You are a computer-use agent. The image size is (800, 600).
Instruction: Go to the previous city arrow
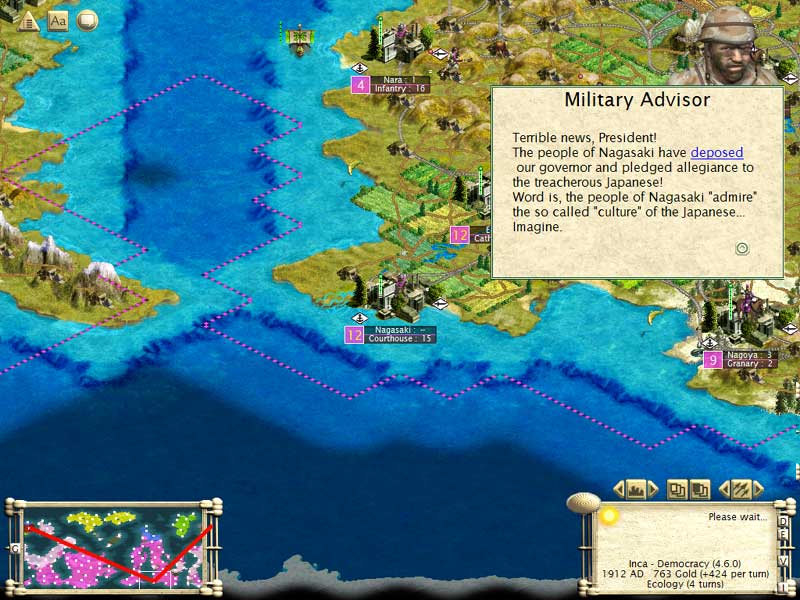click(619, 489)
